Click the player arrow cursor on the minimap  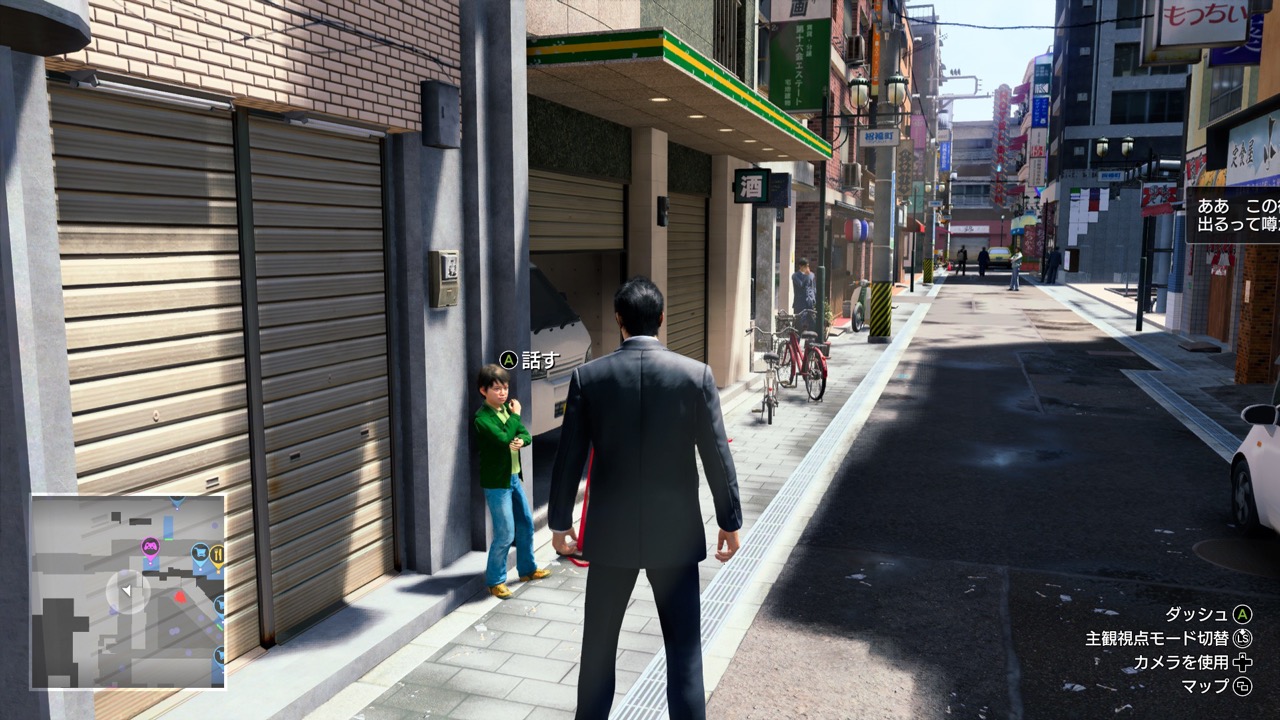click(127, 589)
